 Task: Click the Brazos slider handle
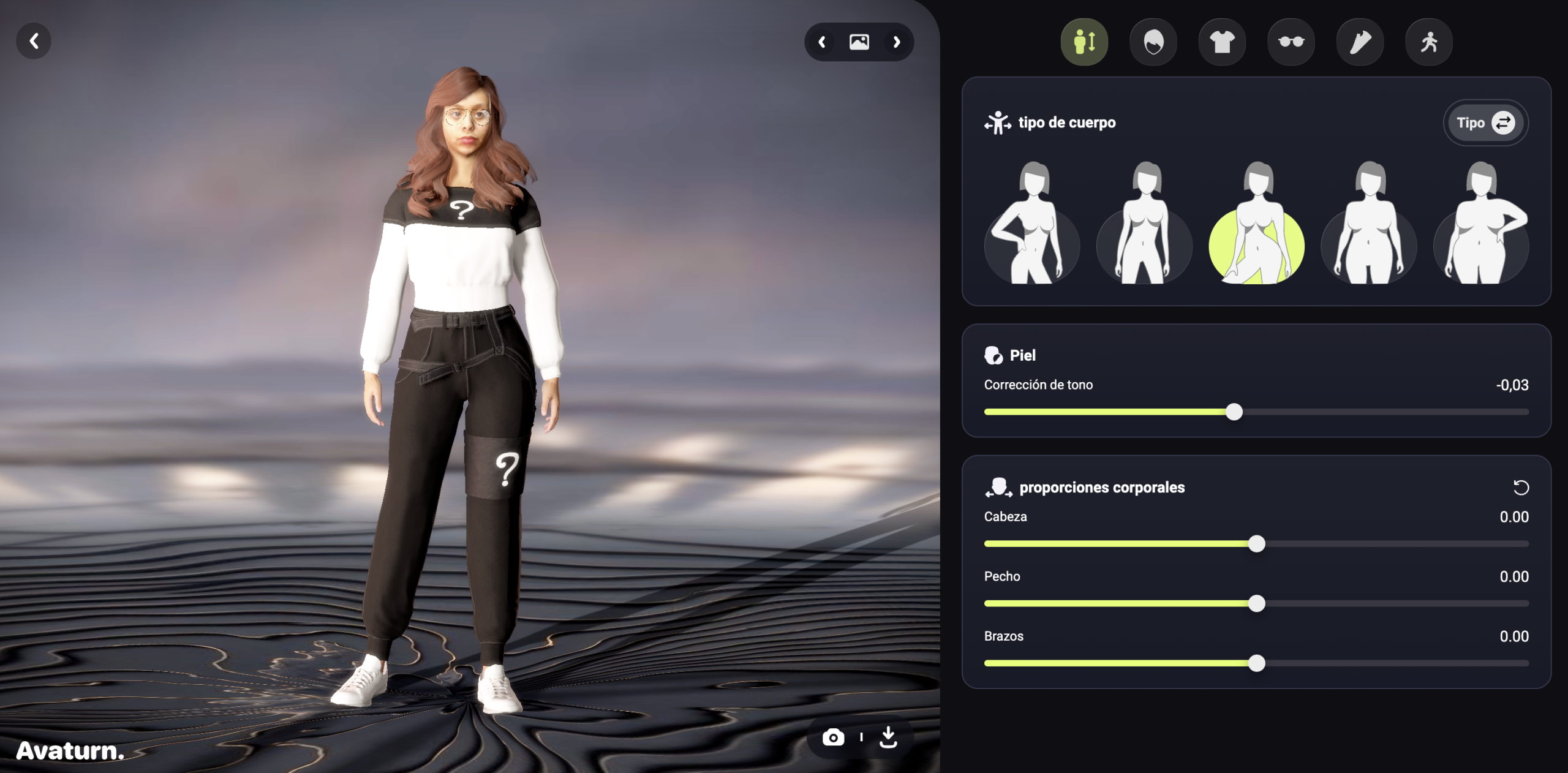pos(1256,663)
